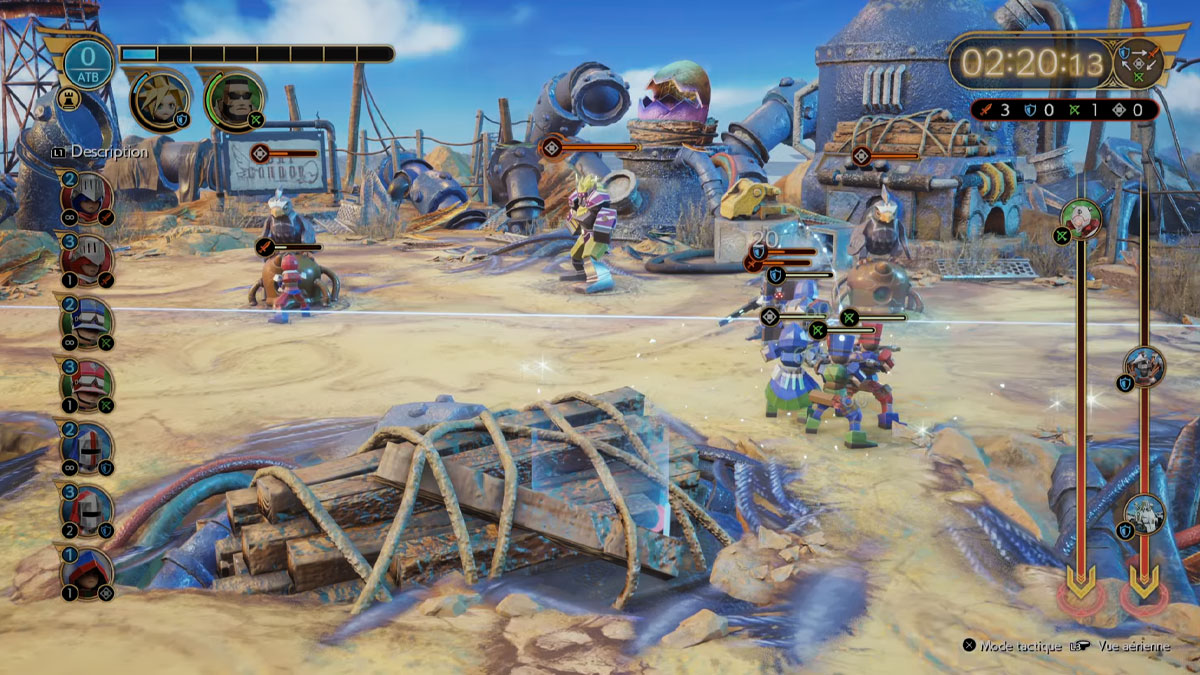Select Barret's portrait with sunglasses
The width and height of the screenshot is (1200, 675).
(234, 99)
